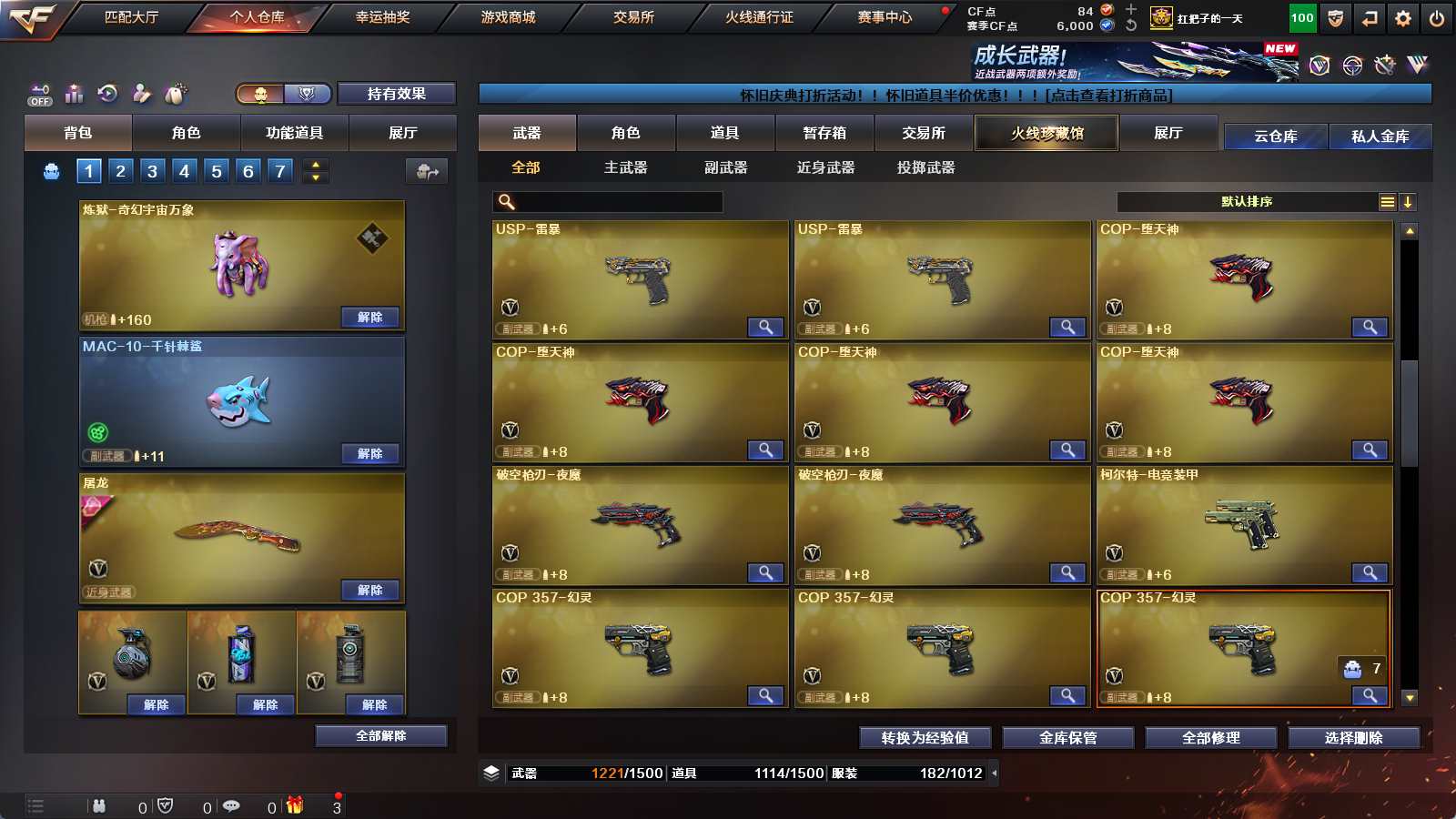
Task: Unequip the MAC-10-千针棘鲨 weapon
Action: click(x=369, y=453)
